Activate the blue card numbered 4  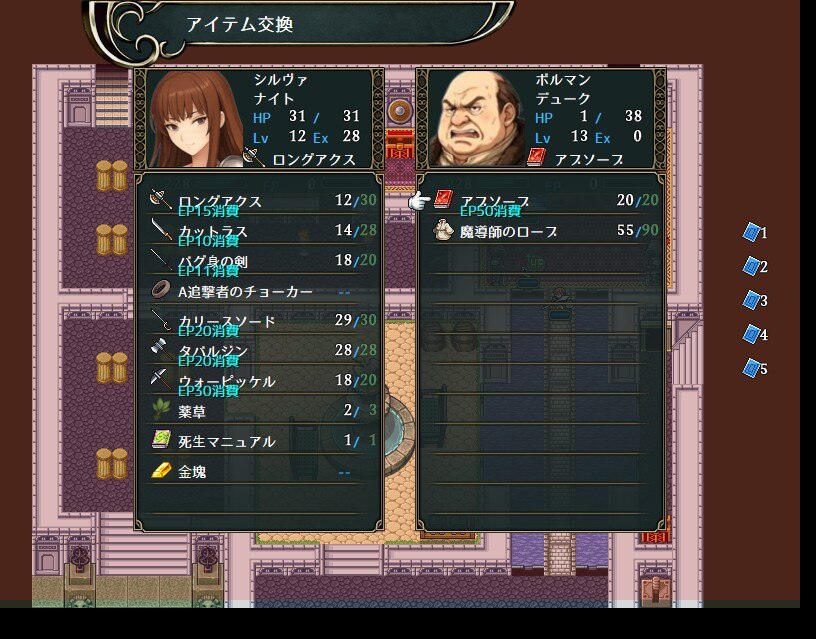point(752,334)
